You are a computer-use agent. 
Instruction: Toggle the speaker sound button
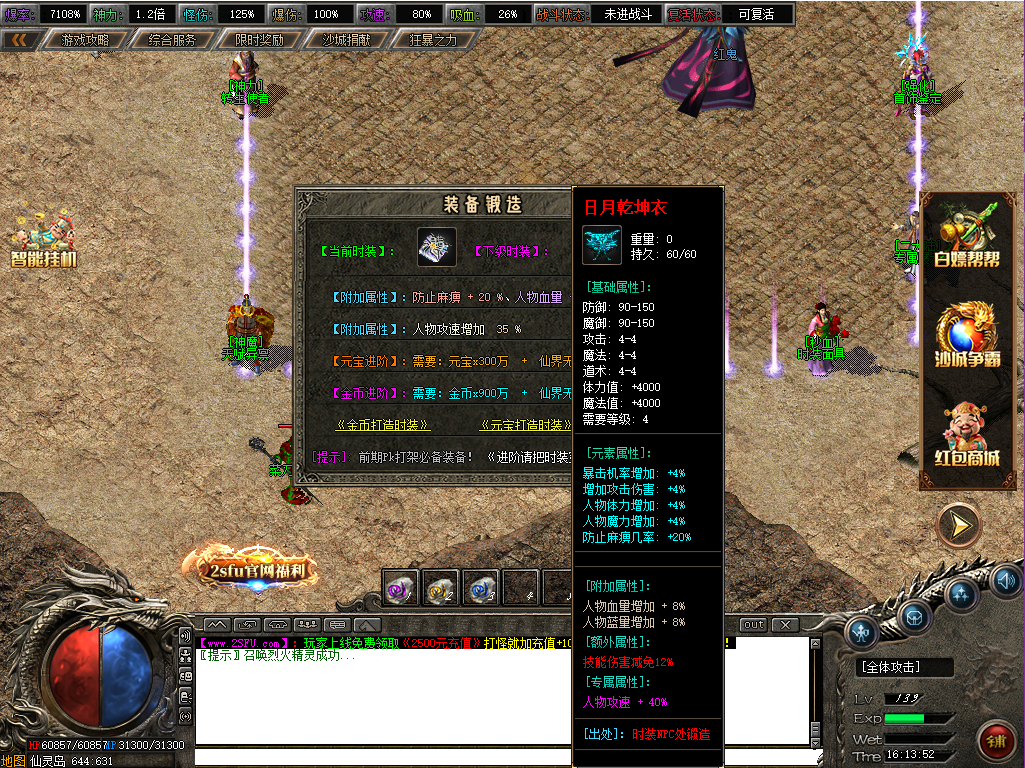[1005, 579]
